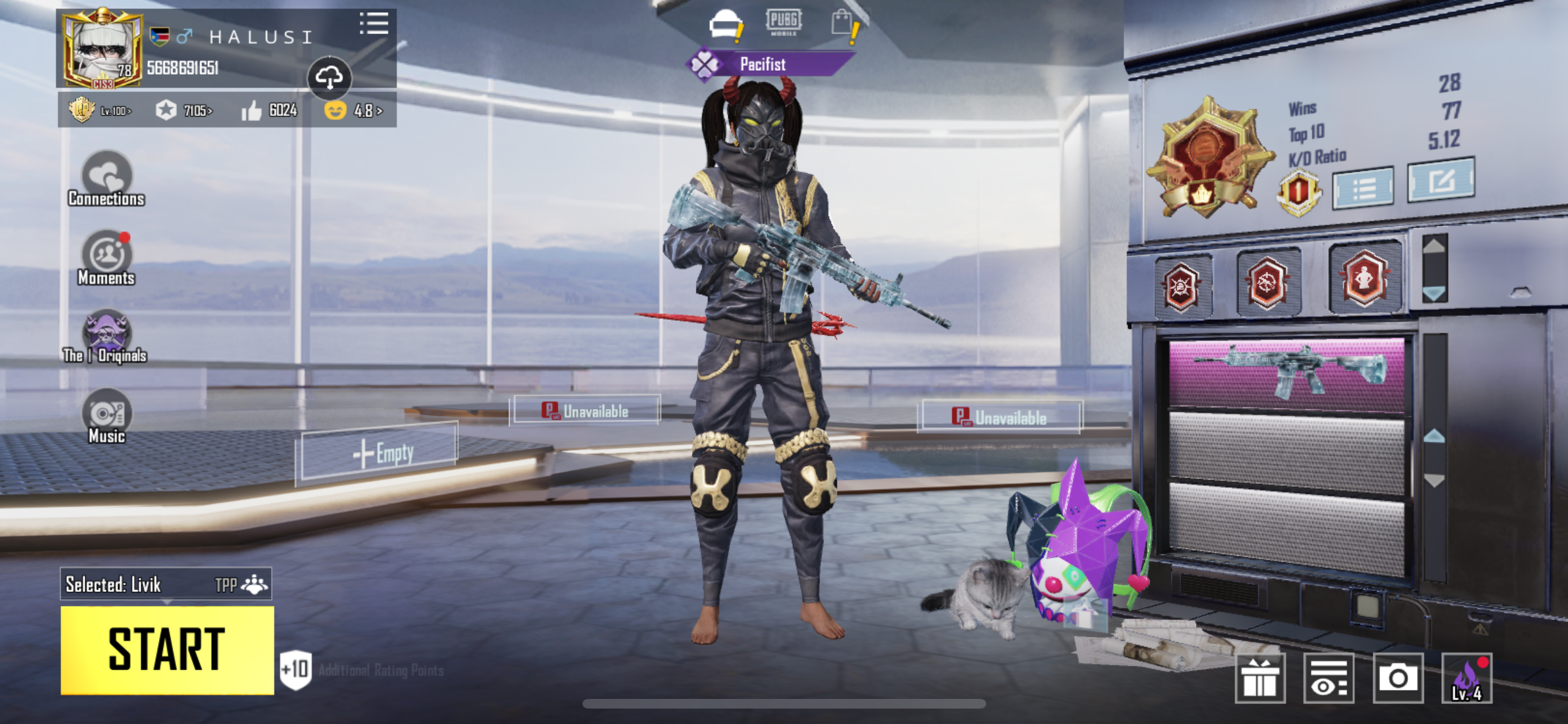Open the camera photo mode
Image resolution: width=1568 pixels, height=724 pixels.
tap(1397, 678)
